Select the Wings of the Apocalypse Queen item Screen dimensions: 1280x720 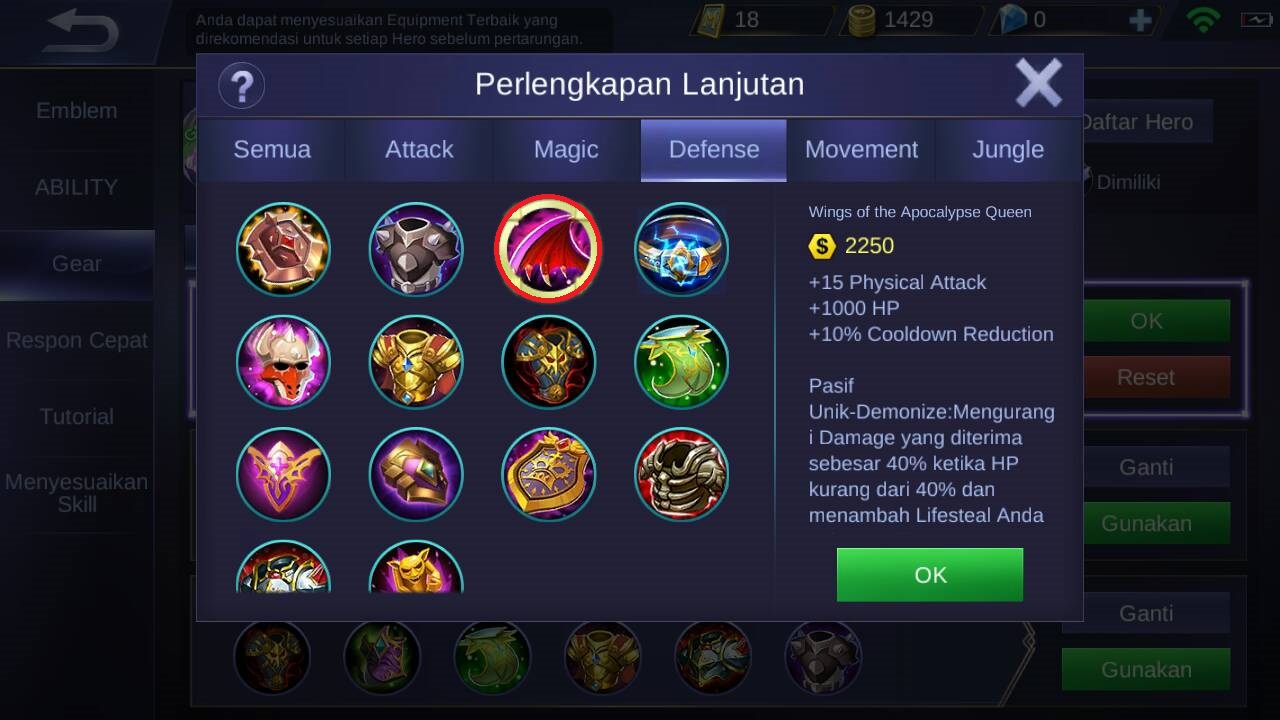548,249
